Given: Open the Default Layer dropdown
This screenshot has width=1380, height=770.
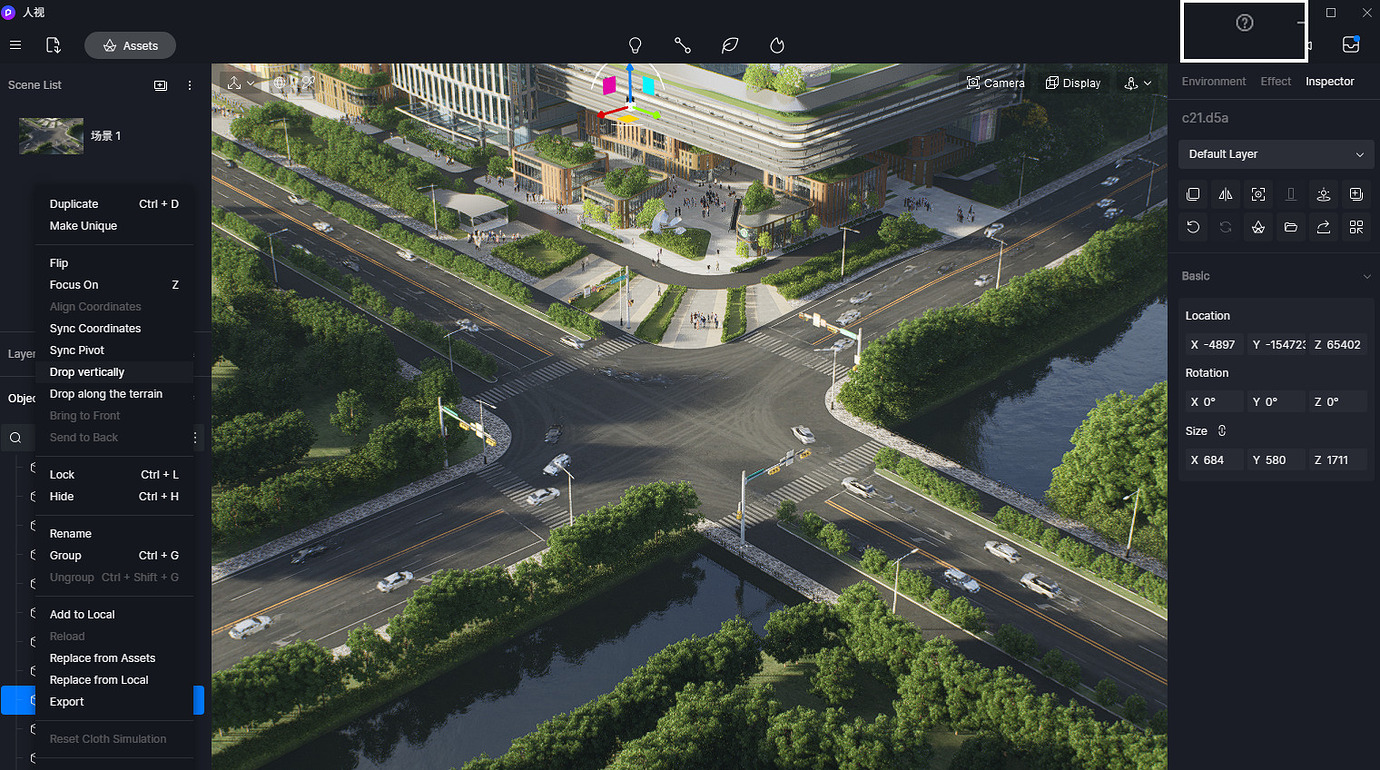Looking at the screenshot, I should click(1275, 154).
